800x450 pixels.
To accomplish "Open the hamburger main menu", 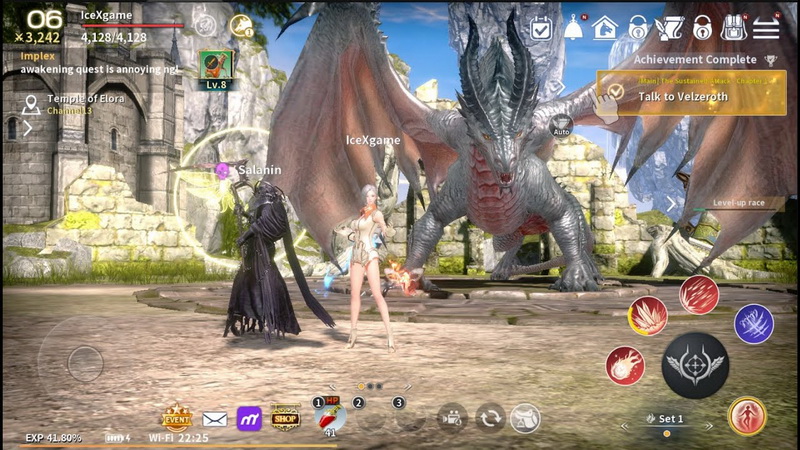I will click(766, 28).
